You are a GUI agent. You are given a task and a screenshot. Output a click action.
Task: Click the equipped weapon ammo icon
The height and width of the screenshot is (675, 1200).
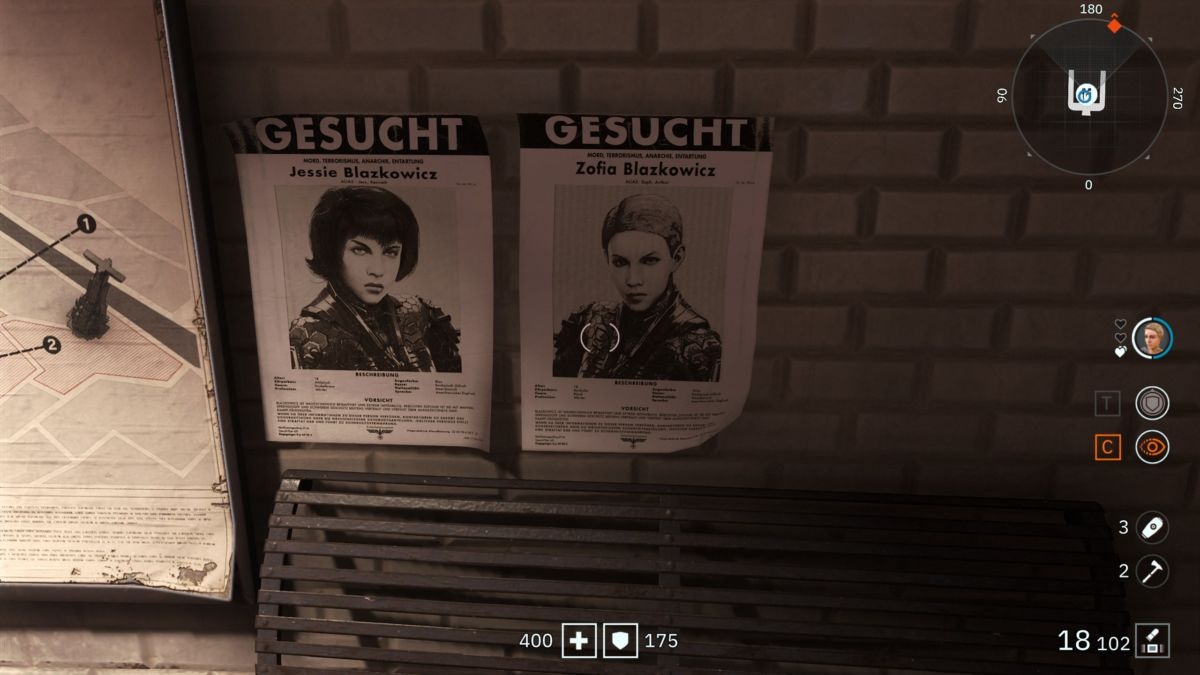coord(1153,640)
